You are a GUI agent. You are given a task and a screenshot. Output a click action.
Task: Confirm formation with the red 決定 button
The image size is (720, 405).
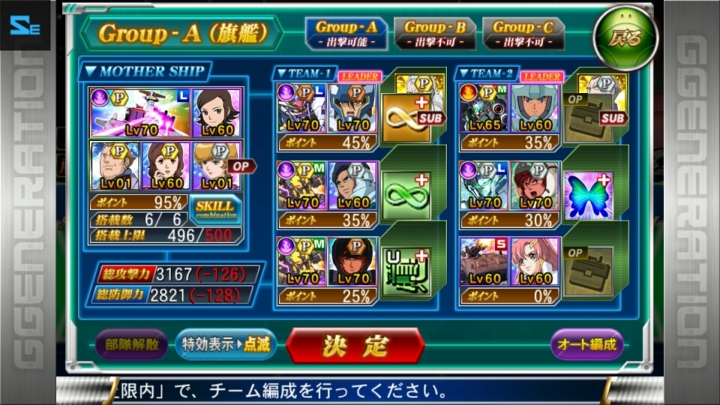(355, 346)
